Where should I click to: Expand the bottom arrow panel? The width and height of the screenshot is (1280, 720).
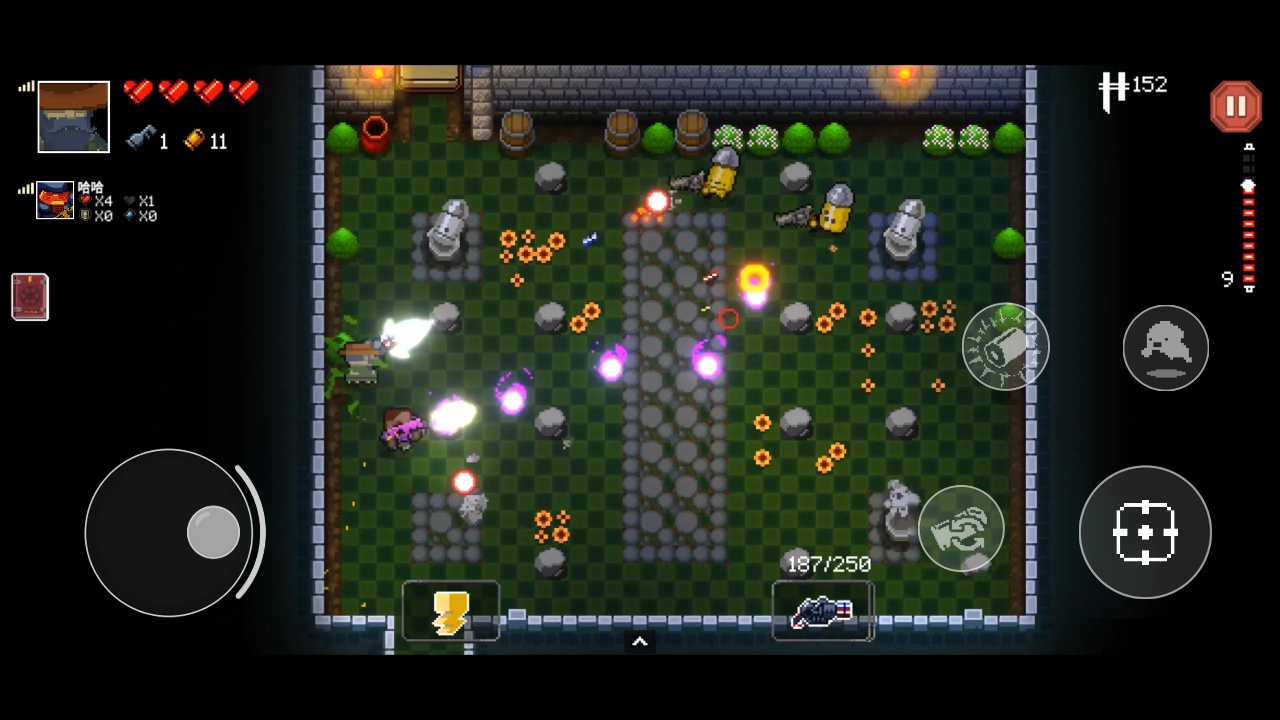640,642
